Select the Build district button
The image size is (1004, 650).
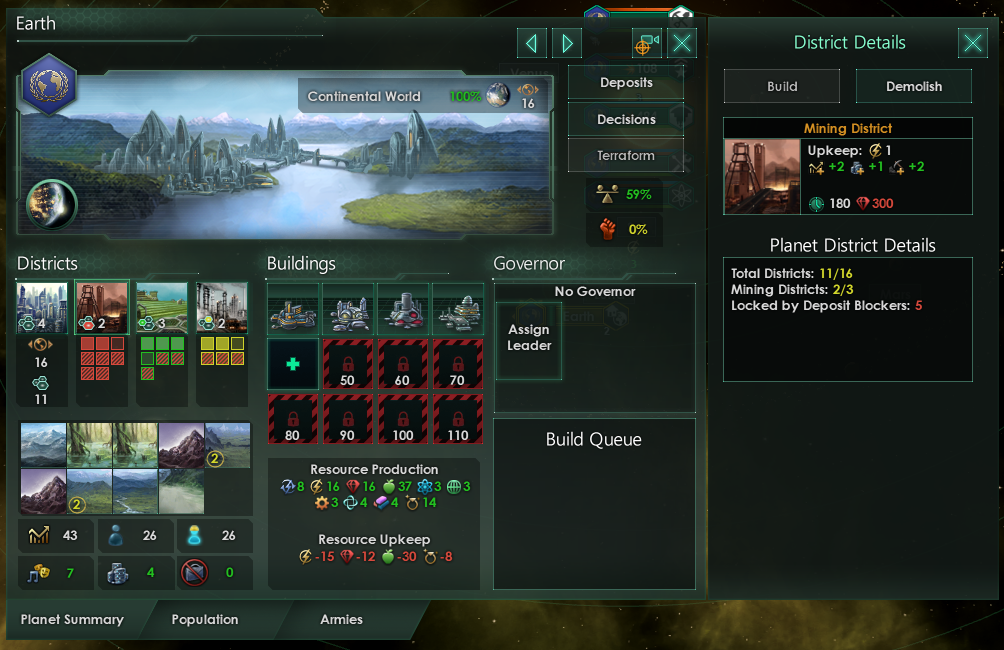click(x=782, y=86)
